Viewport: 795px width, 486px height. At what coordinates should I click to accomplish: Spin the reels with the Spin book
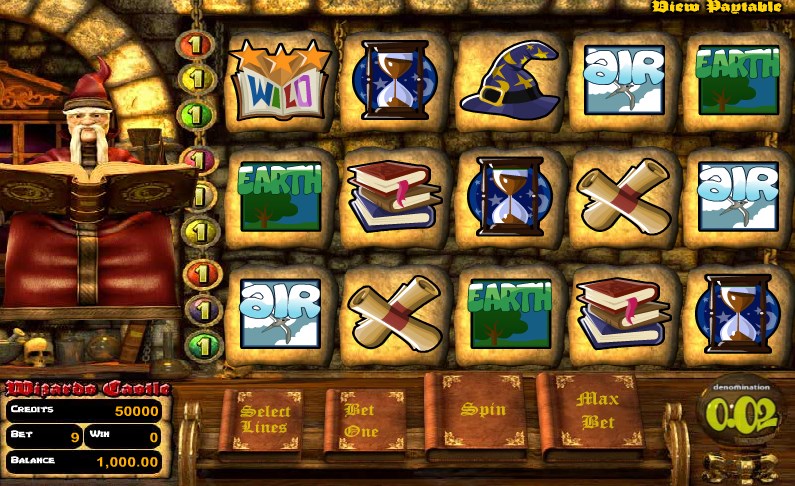point(481,412)
